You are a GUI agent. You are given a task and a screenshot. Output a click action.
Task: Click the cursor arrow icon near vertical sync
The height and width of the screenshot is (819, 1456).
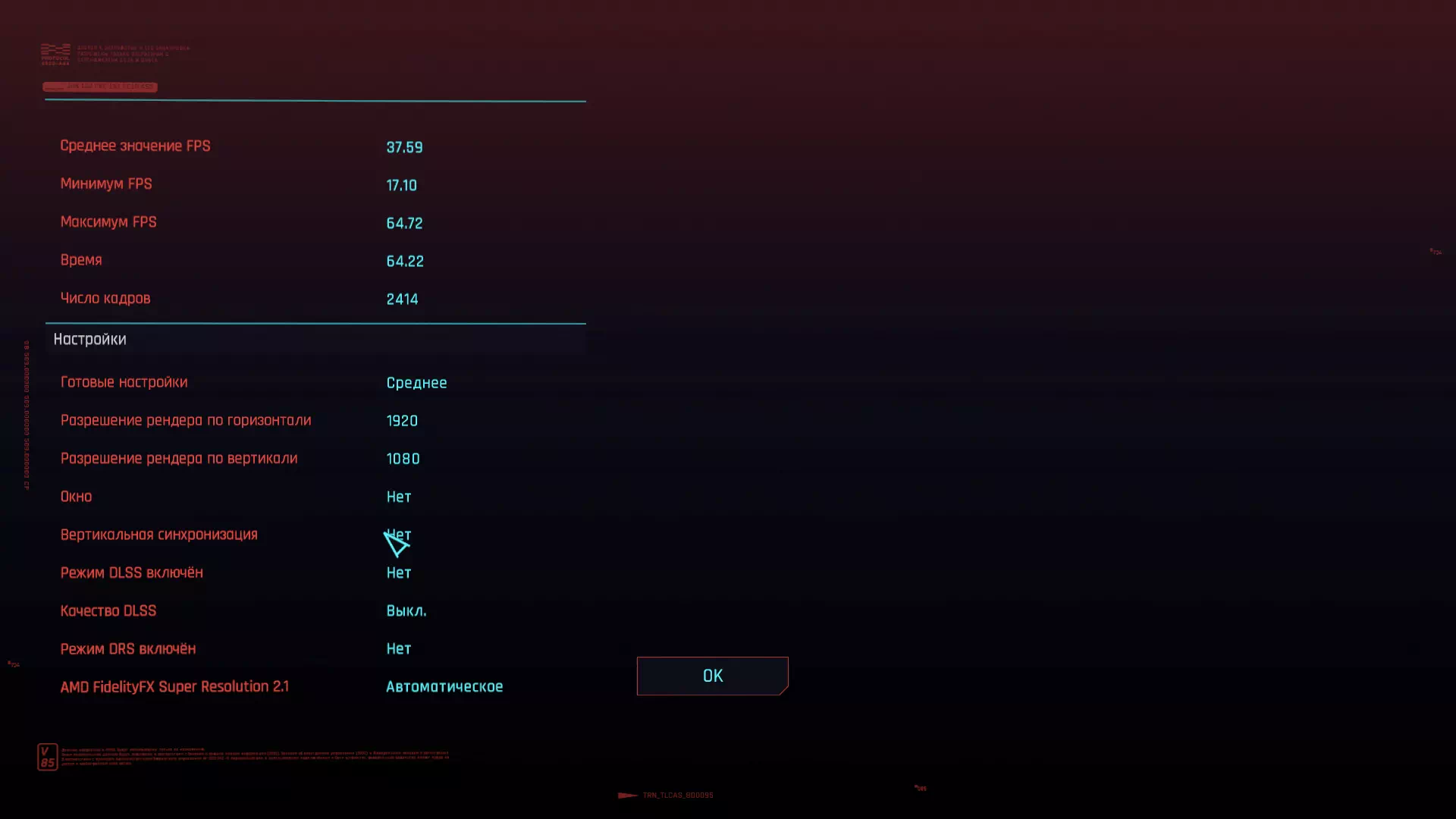tap(397, 544)
